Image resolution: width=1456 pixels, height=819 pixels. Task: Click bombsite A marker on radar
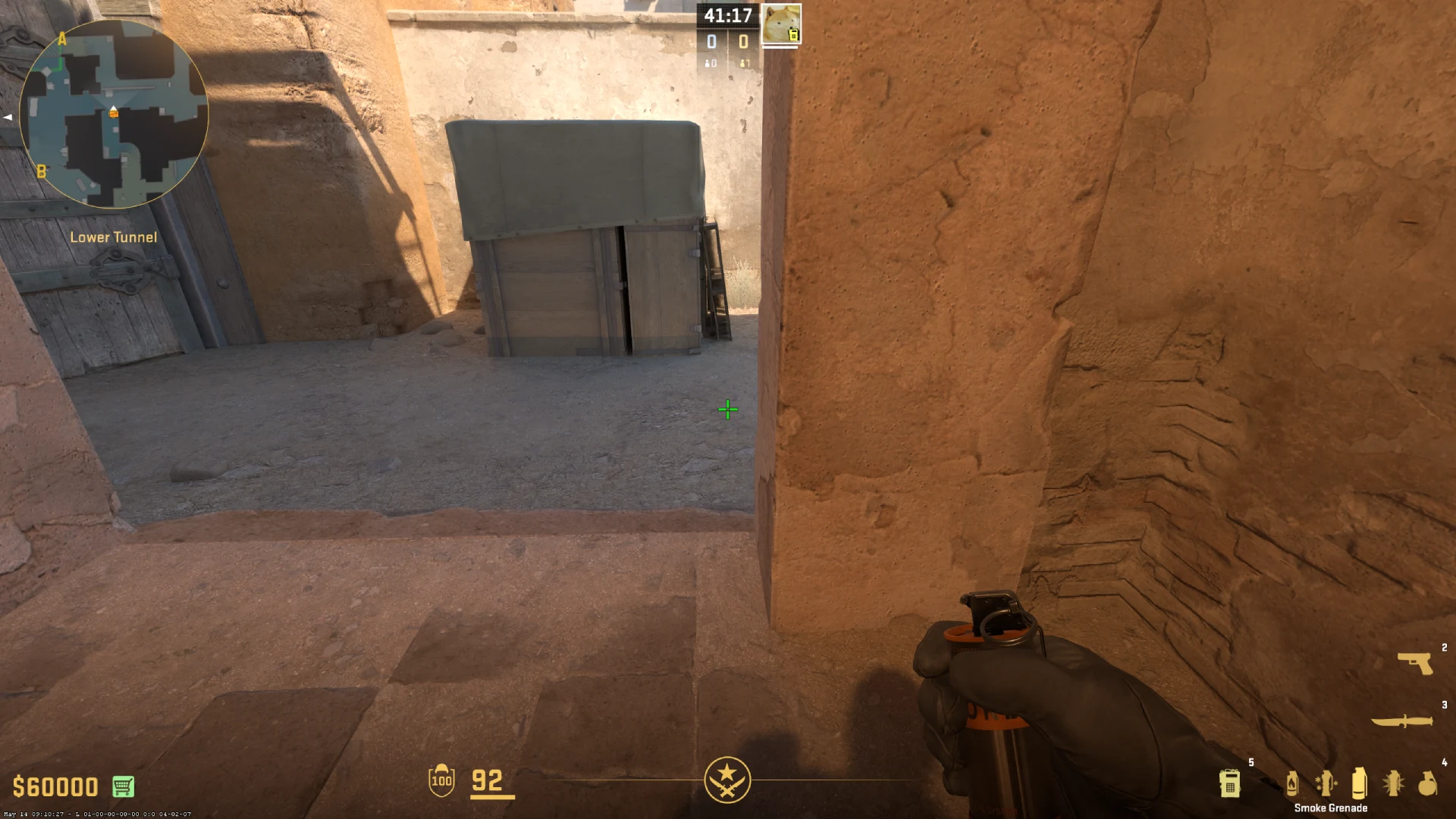point(61,39)
